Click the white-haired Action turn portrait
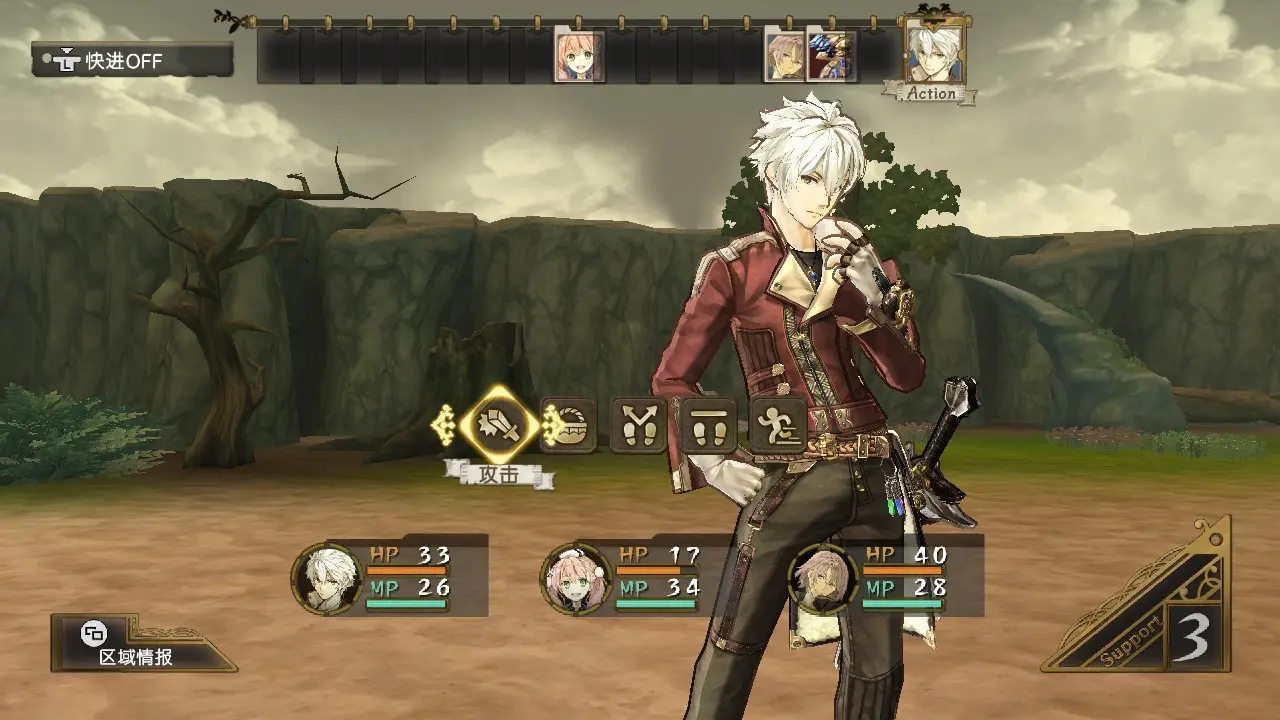This screenshot has height=720, width=1280. tap(934, 55)
